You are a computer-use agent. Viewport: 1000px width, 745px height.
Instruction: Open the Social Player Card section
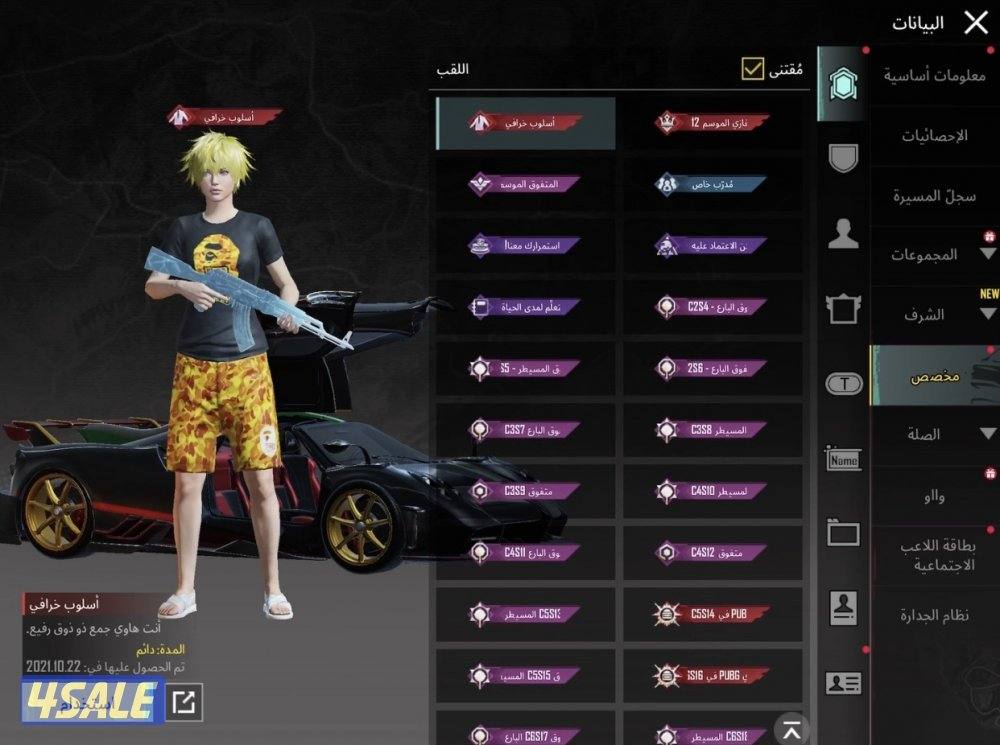[934, 558]
